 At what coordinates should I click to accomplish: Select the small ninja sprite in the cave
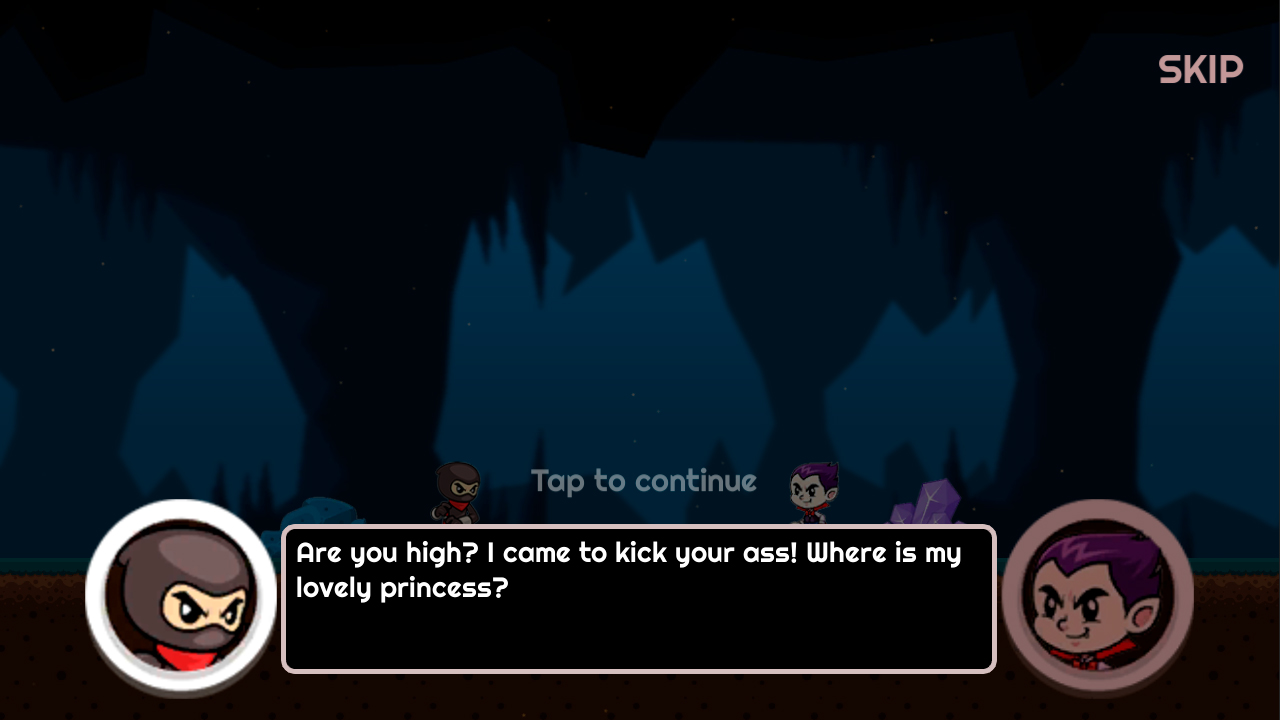456,490
